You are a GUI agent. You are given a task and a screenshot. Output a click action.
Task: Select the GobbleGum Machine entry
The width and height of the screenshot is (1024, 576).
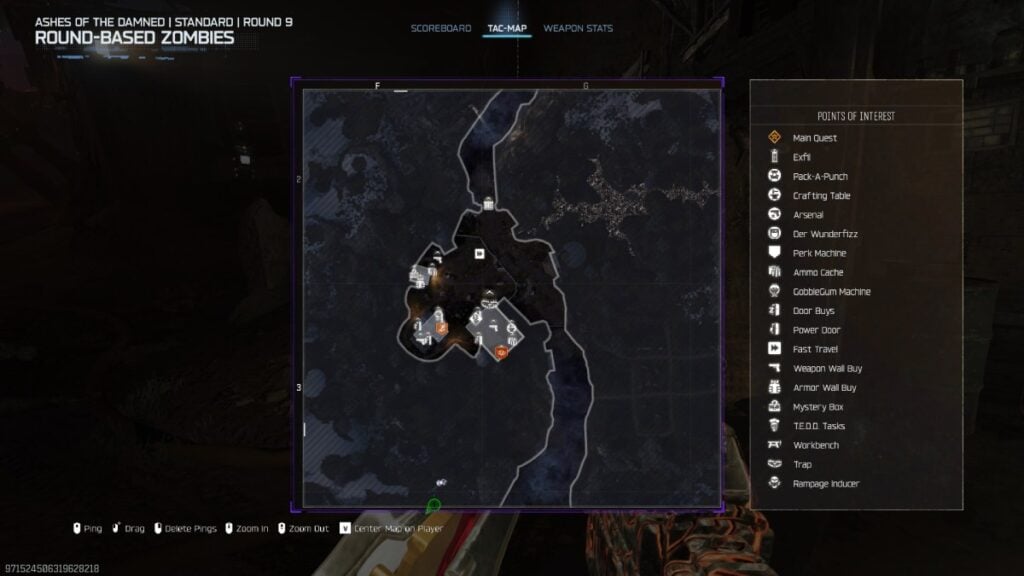[830, 292]
